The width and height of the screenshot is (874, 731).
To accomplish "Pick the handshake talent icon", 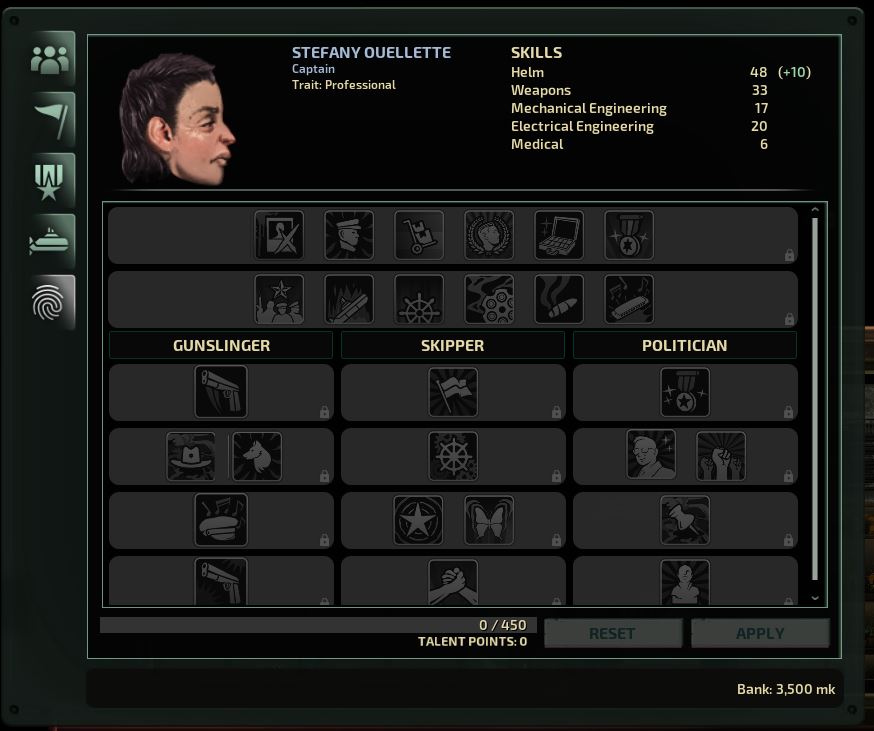I will point(453,583).
